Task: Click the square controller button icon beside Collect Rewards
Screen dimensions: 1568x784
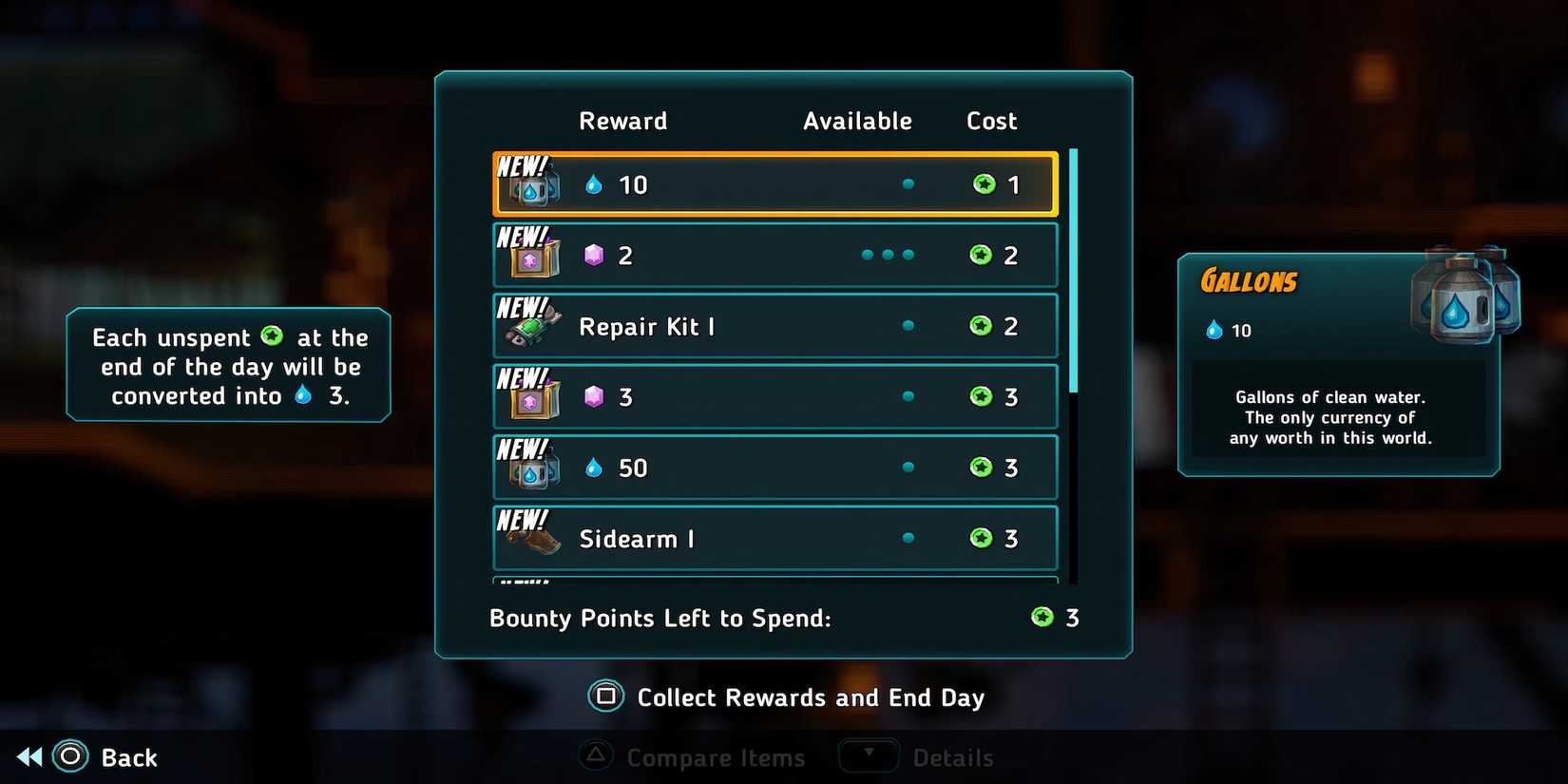Action: point(605,697)
